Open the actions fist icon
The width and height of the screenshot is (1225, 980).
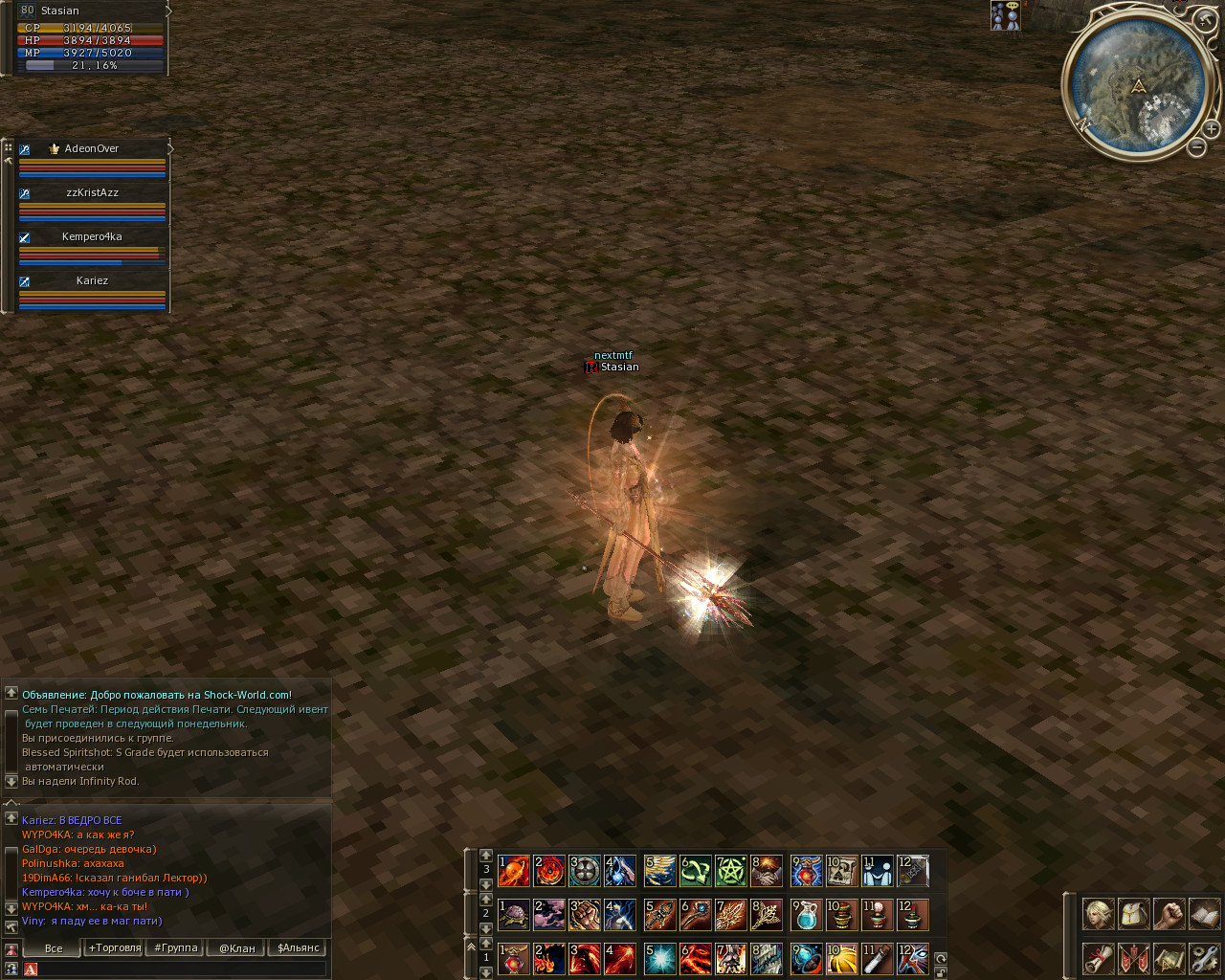point(1169,914)
